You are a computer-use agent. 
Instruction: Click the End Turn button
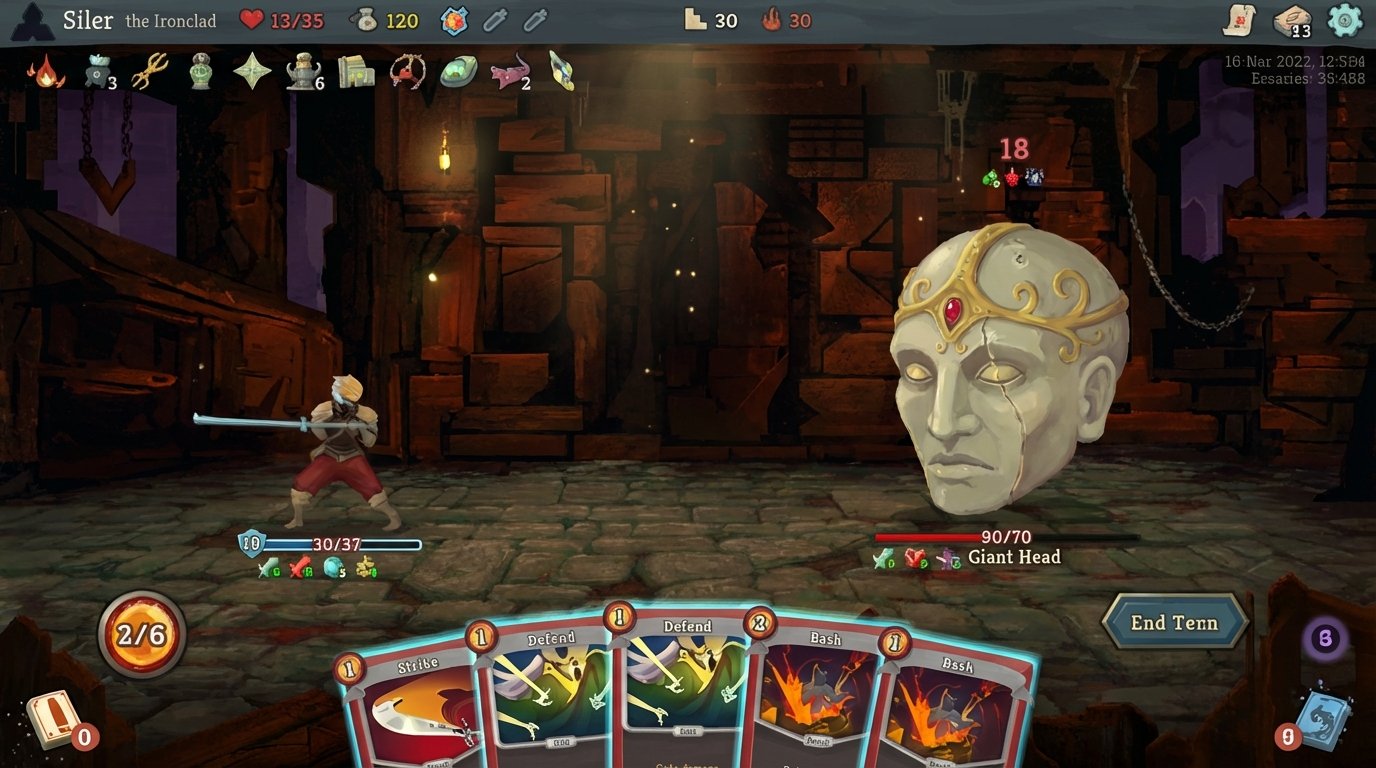[1174, 622]
